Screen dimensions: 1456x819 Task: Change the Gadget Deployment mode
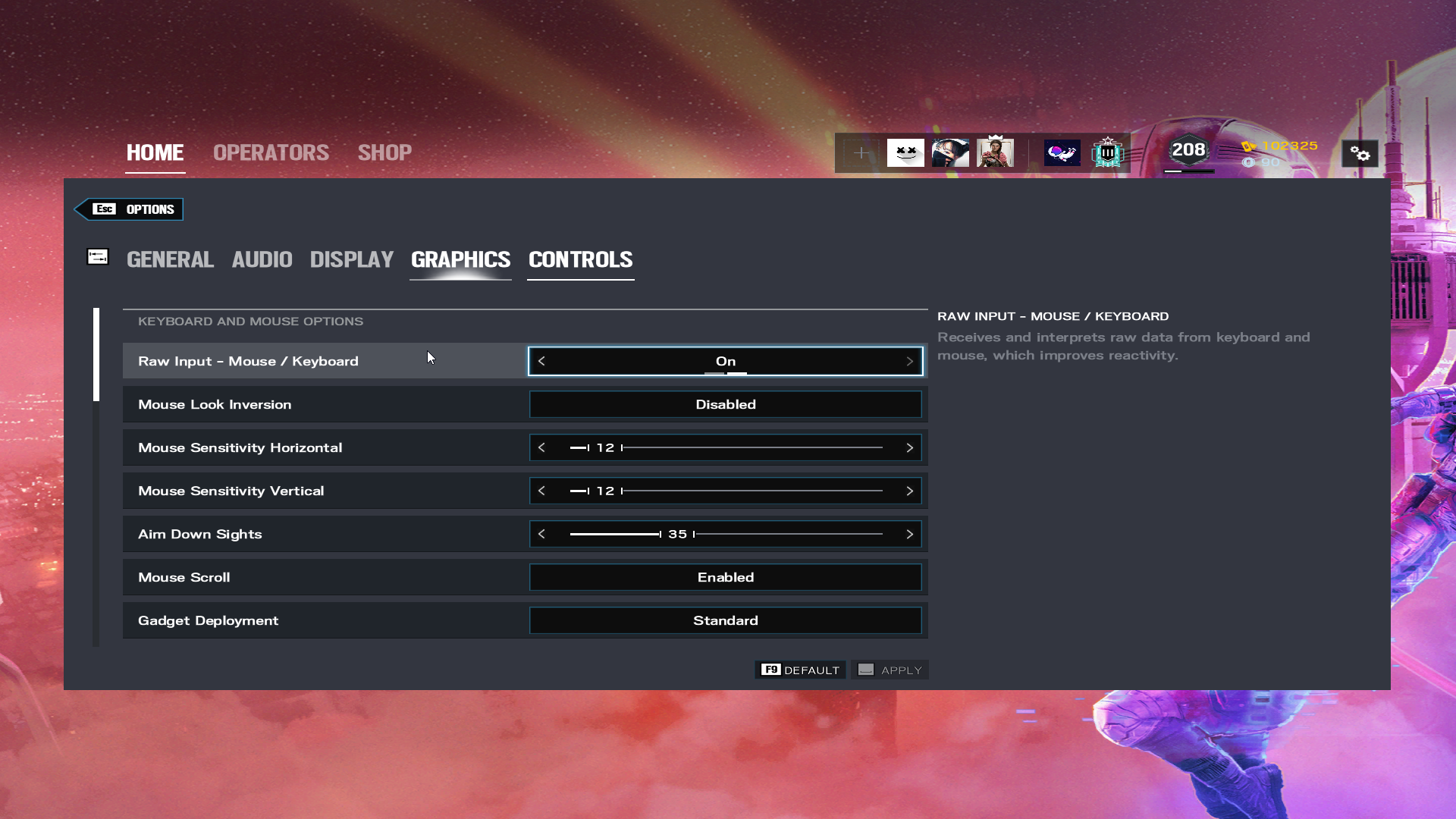tap(725, 621)
